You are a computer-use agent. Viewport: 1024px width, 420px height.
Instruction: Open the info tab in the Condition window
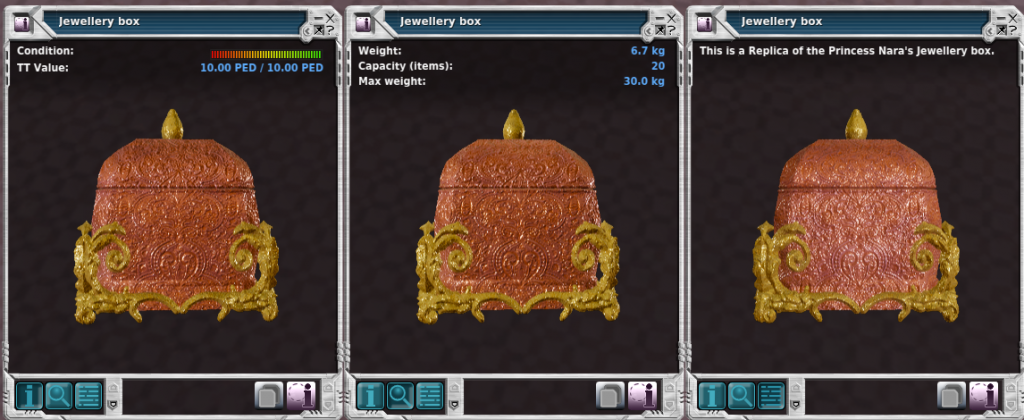(x=30, y=394)
